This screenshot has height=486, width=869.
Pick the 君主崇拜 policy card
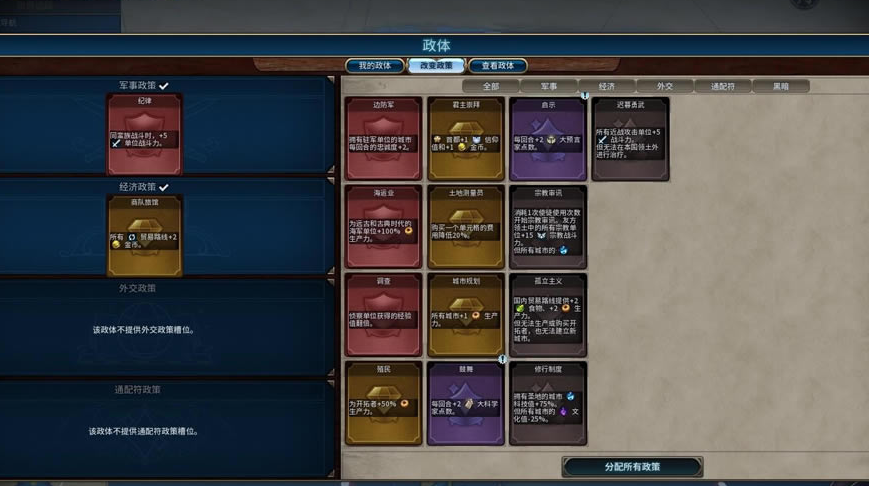point(466,139)
